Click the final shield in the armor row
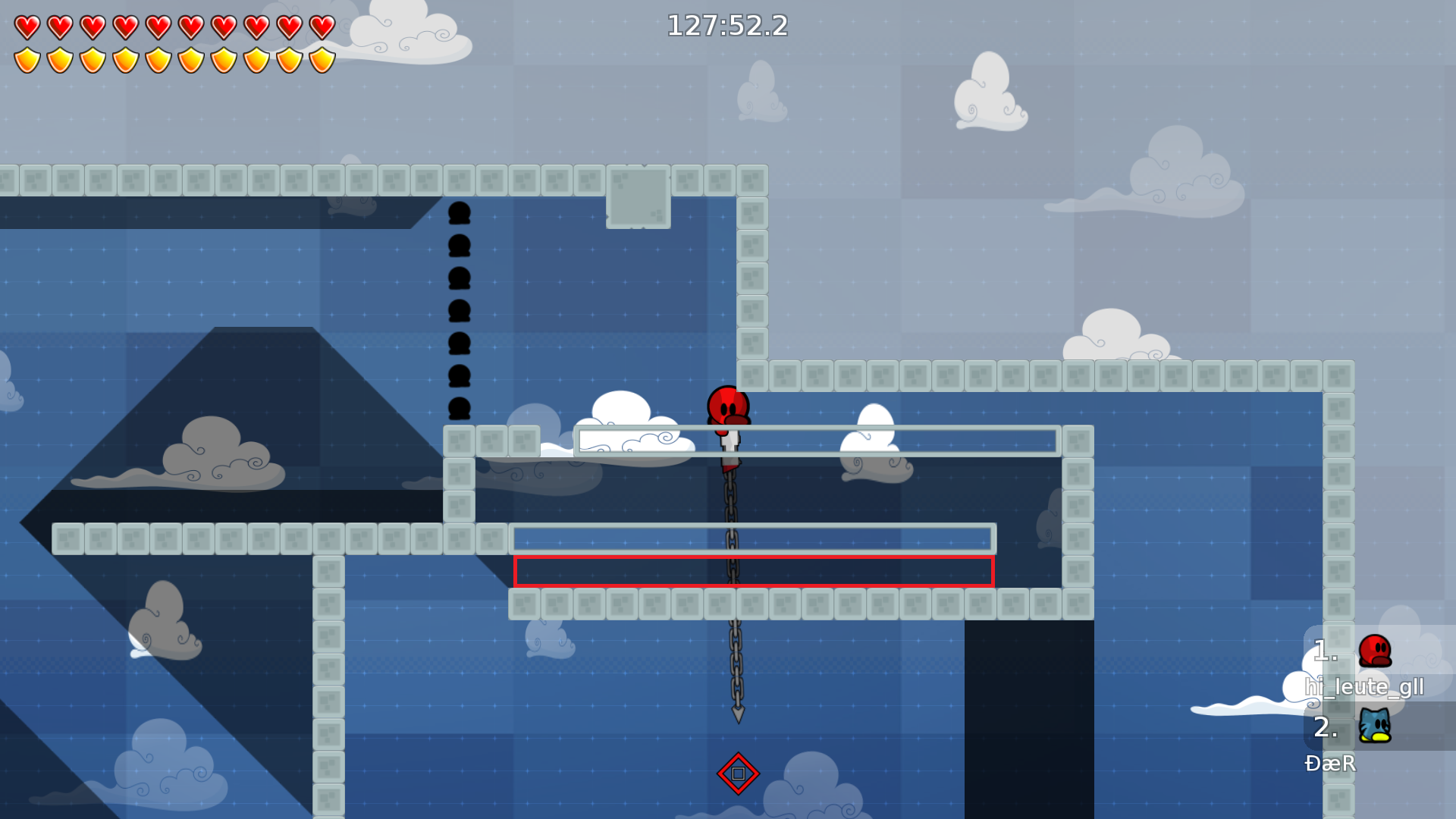The height and width of the screenshot is (819, 1456). (322, 59)
